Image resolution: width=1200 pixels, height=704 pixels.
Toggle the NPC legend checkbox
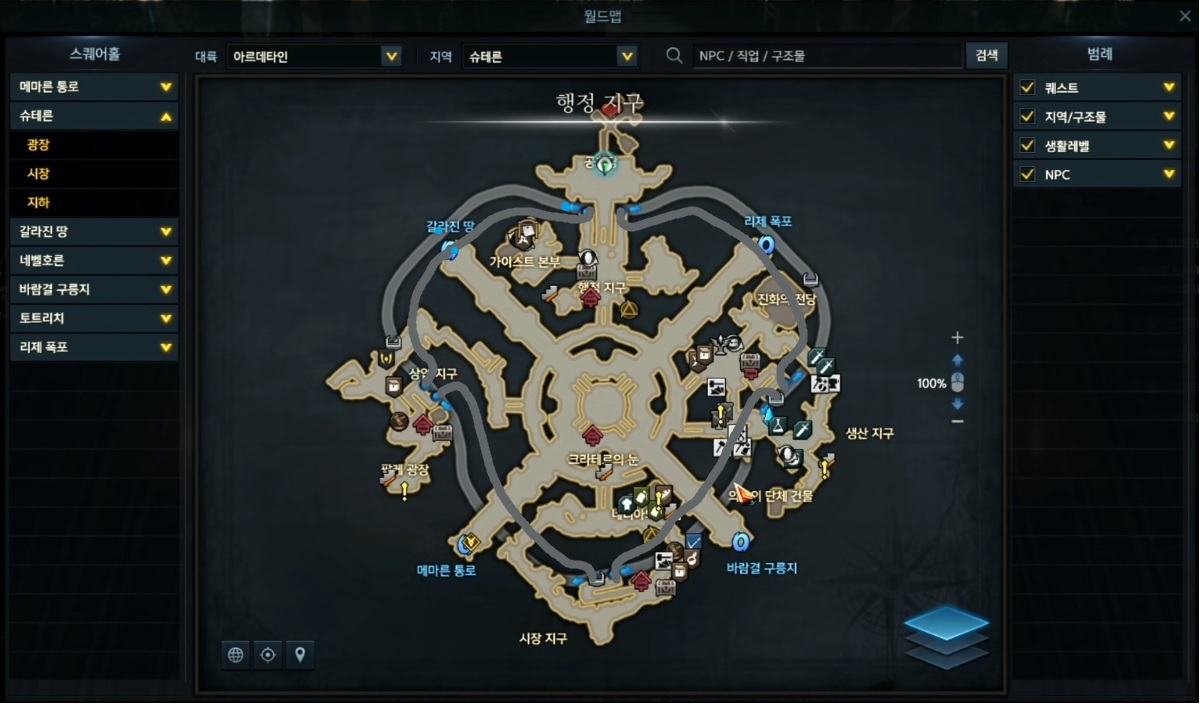[x=1027, y=175]
